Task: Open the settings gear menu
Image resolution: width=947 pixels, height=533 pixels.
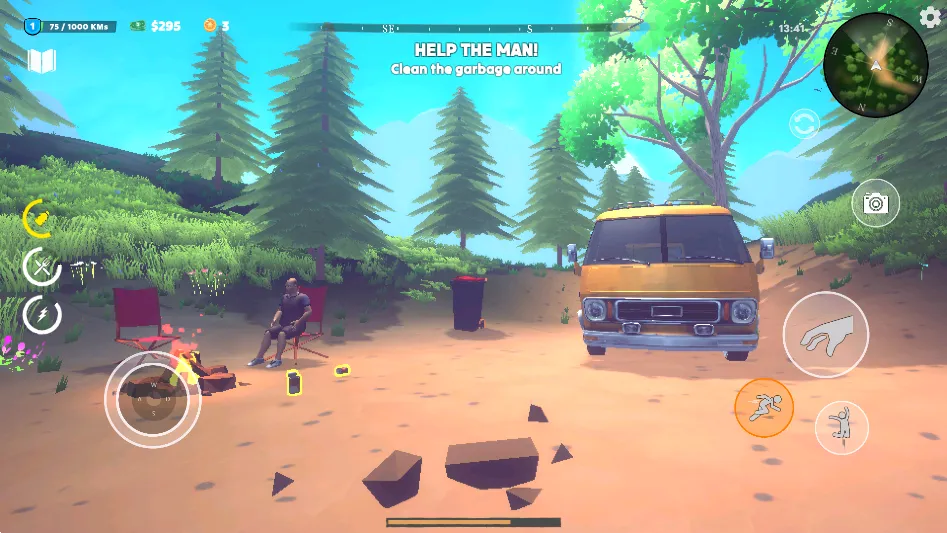Action: click(930, 18)
